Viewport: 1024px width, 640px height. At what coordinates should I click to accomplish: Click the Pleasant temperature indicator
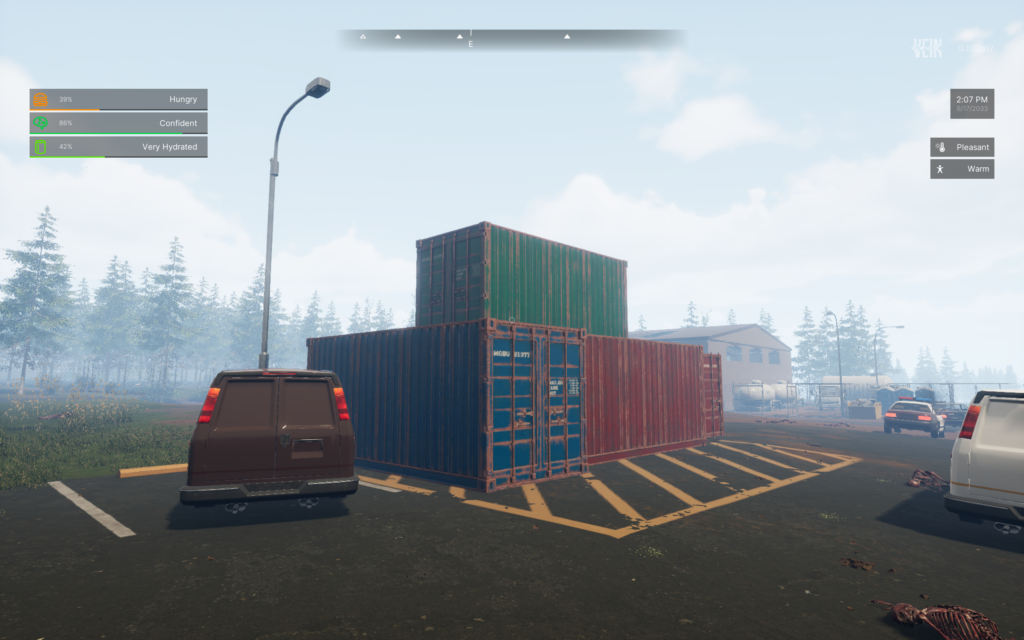[962, 147]
